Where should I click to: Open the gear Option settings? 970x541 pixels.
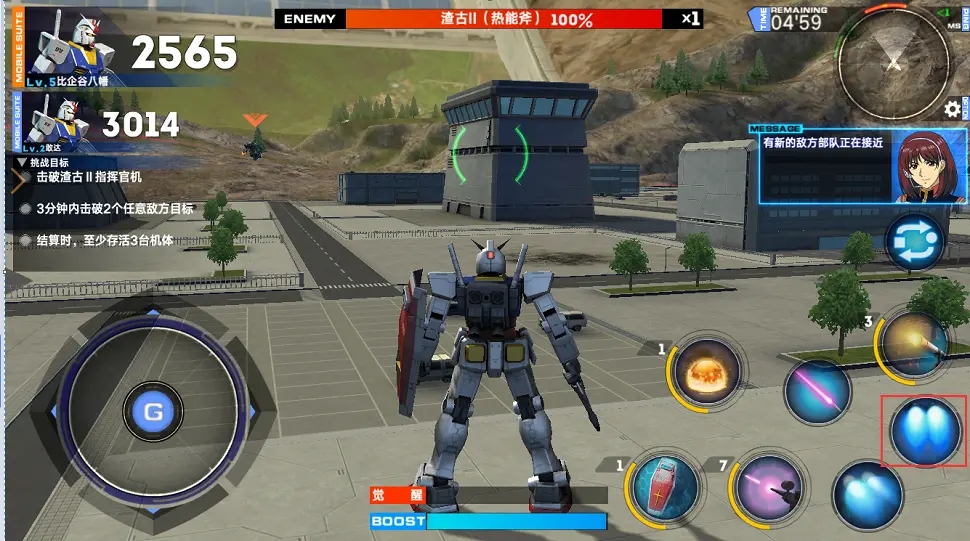pyautogui.click(x=952, y=108)
